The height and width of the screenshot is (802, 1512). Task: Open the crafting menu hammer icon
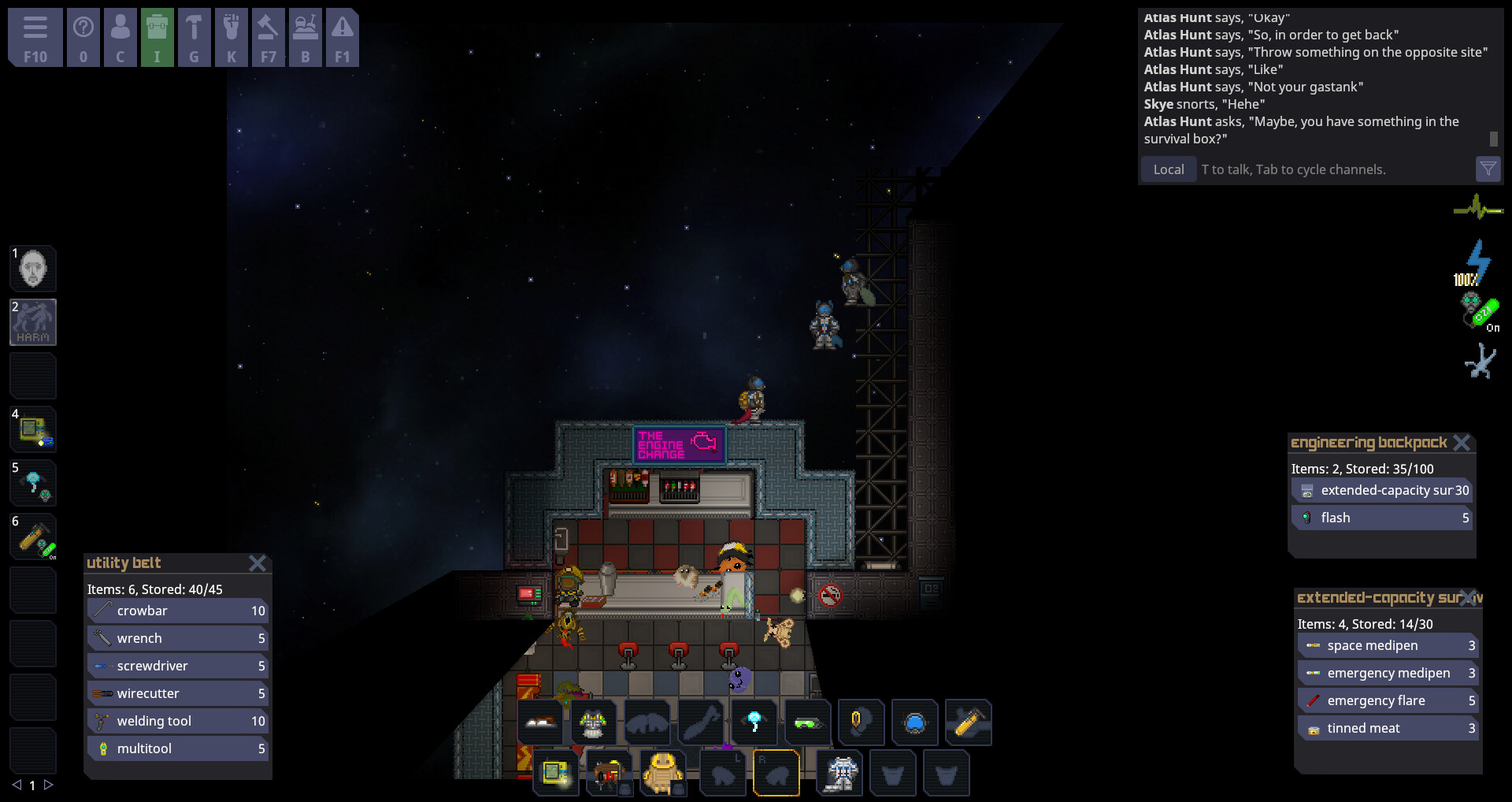(195, 35)
